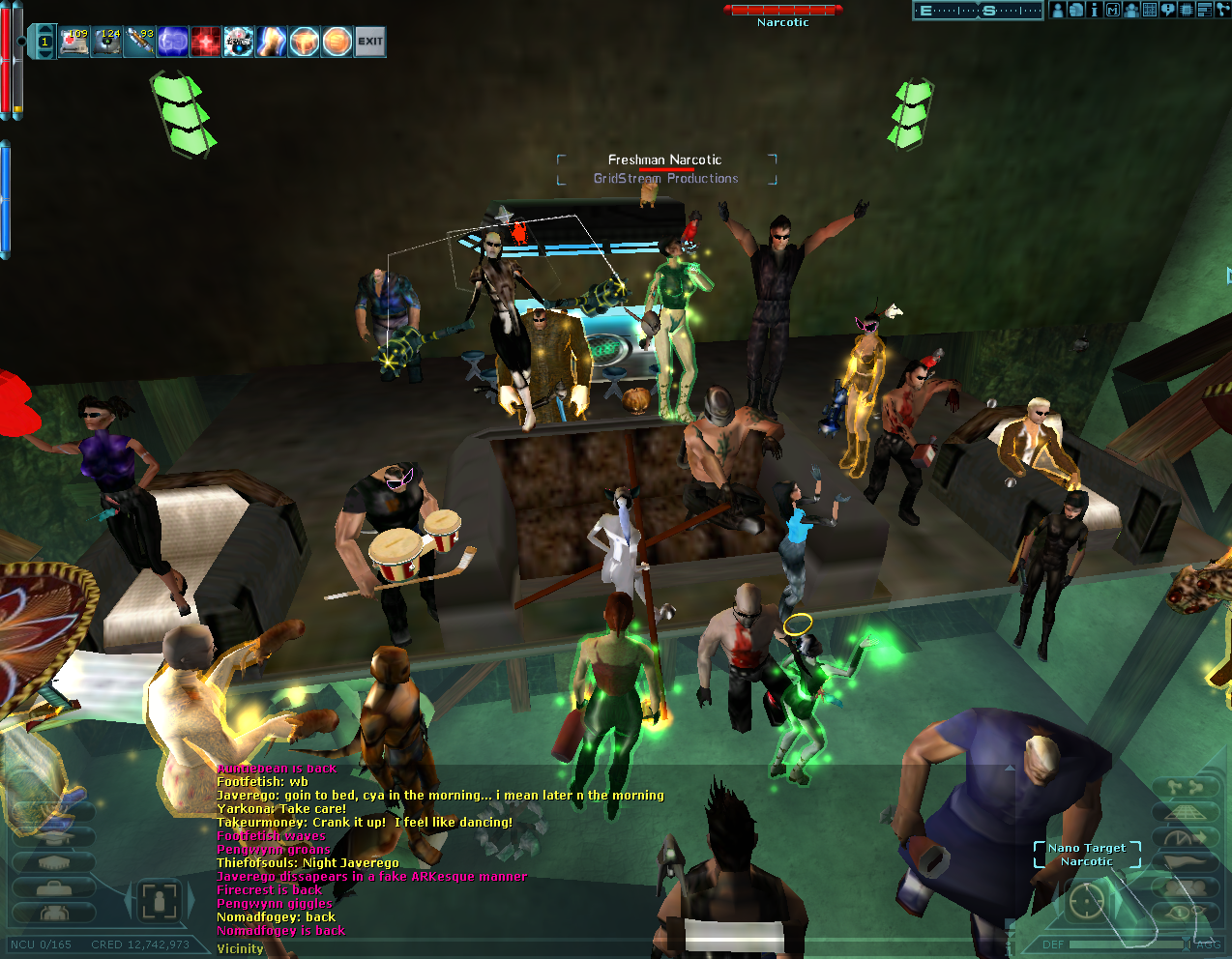Click the EXIT button on the hotbar
This screenshot has width=1232, height=959.
pyautogui.click(x=370, y=42)
